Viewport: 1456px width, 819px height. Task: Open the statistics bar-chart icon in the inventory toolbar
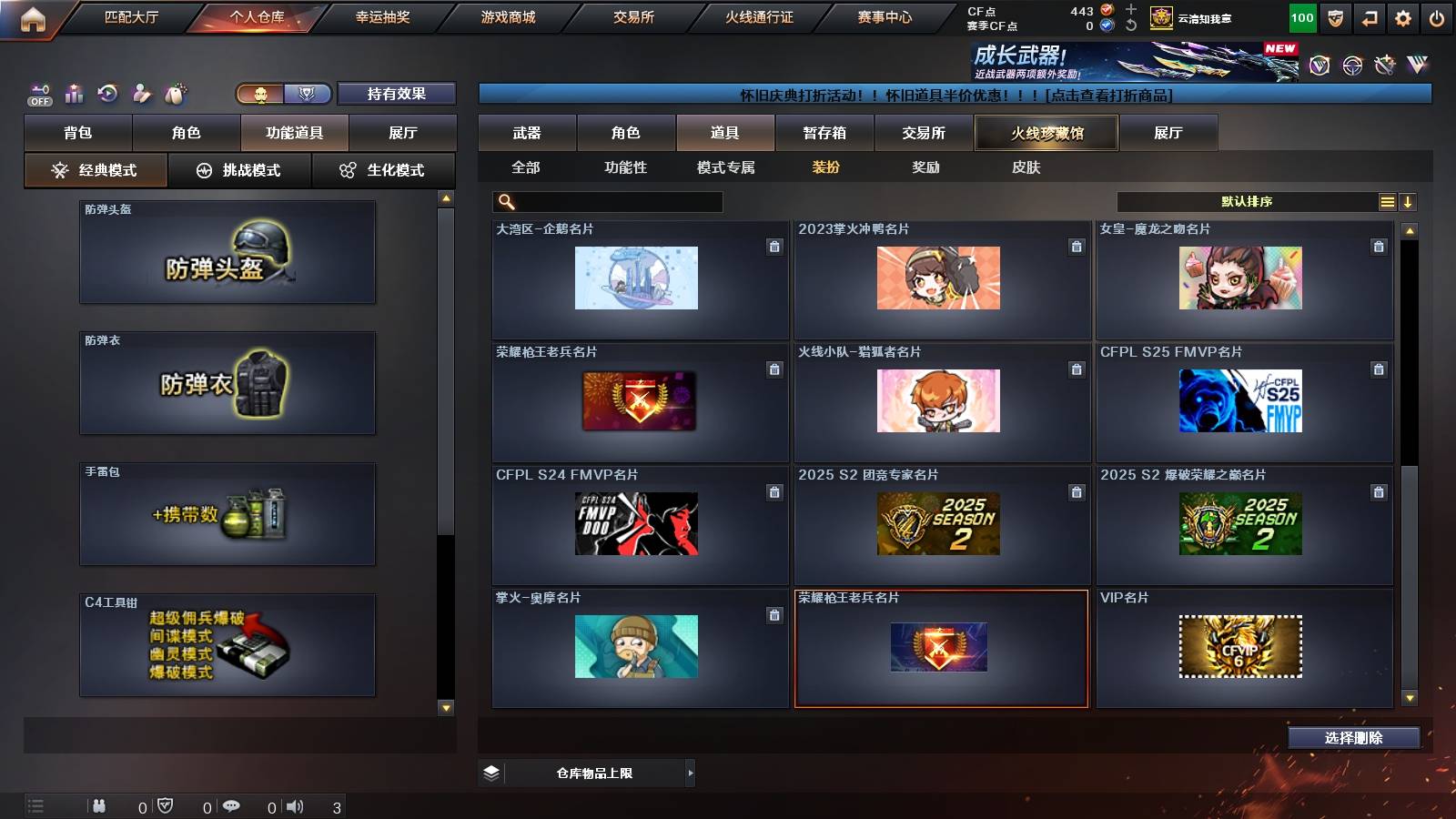click(x=74, y=93)
